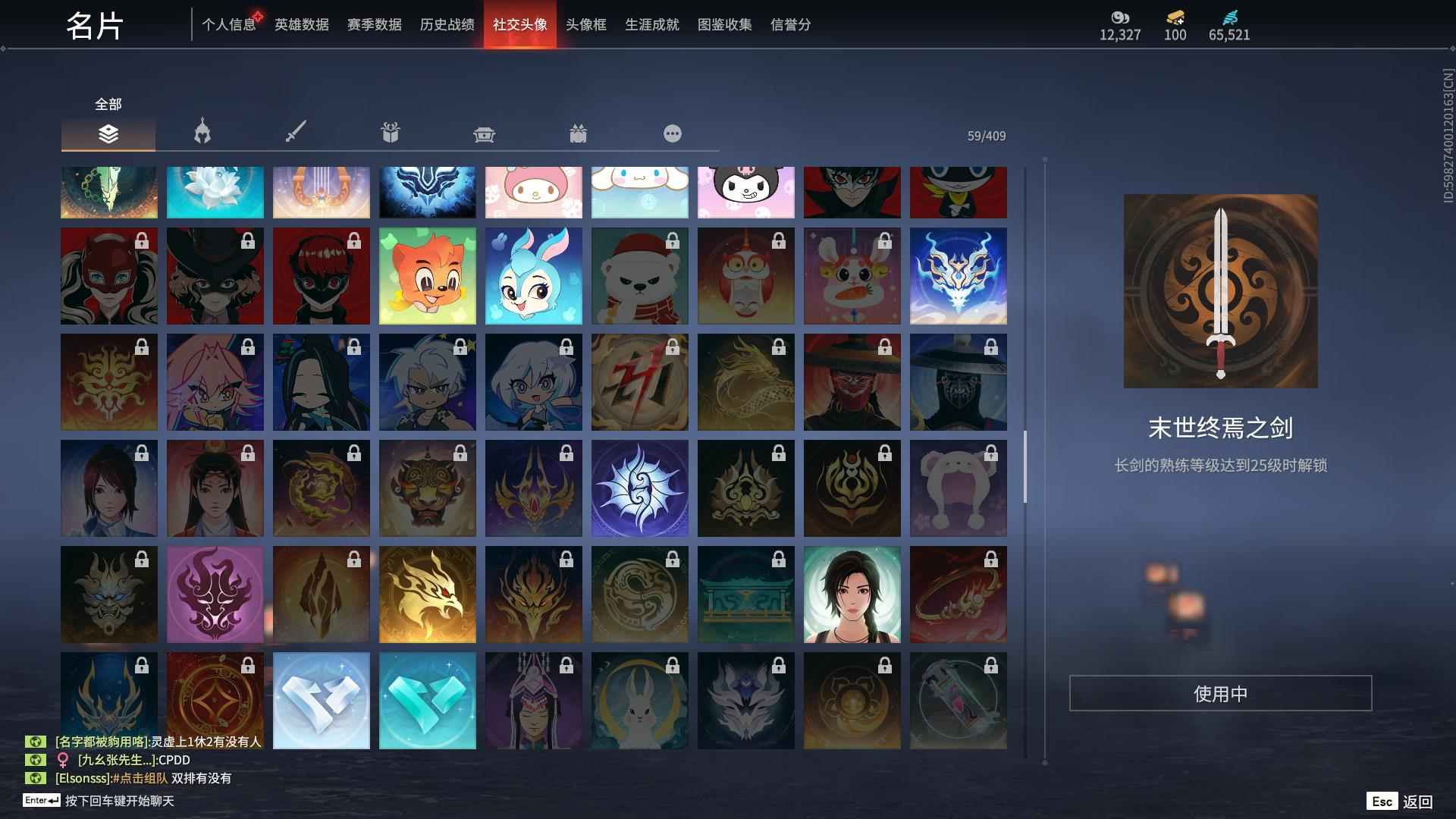Select the My Melody avatar thumbnail
The width and height of the screenshot is (1456, 819).
coord(533,192)
